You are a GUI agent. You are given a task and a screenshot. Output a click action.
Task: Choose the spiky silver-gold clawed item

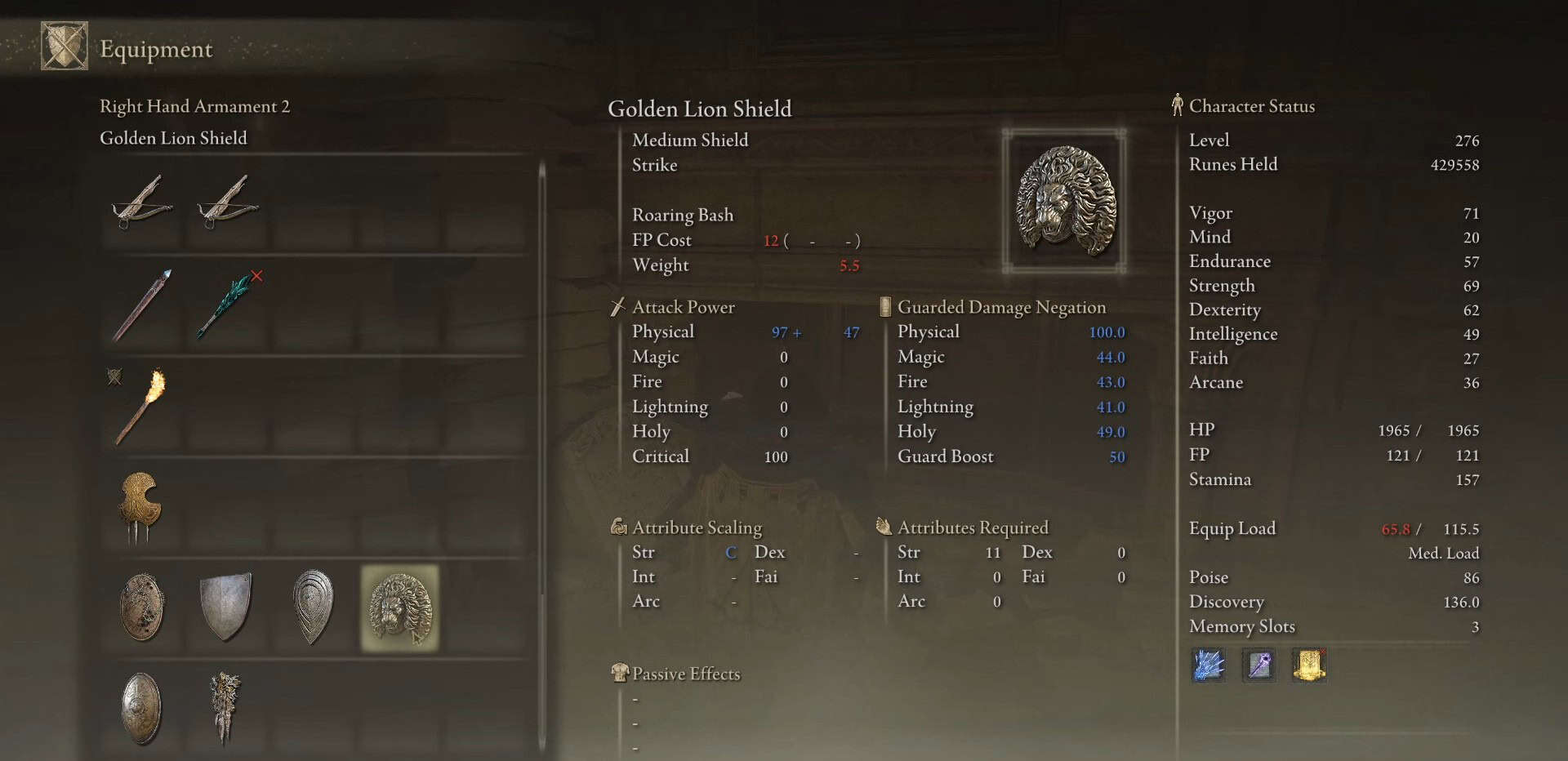(x=225, y=707)
